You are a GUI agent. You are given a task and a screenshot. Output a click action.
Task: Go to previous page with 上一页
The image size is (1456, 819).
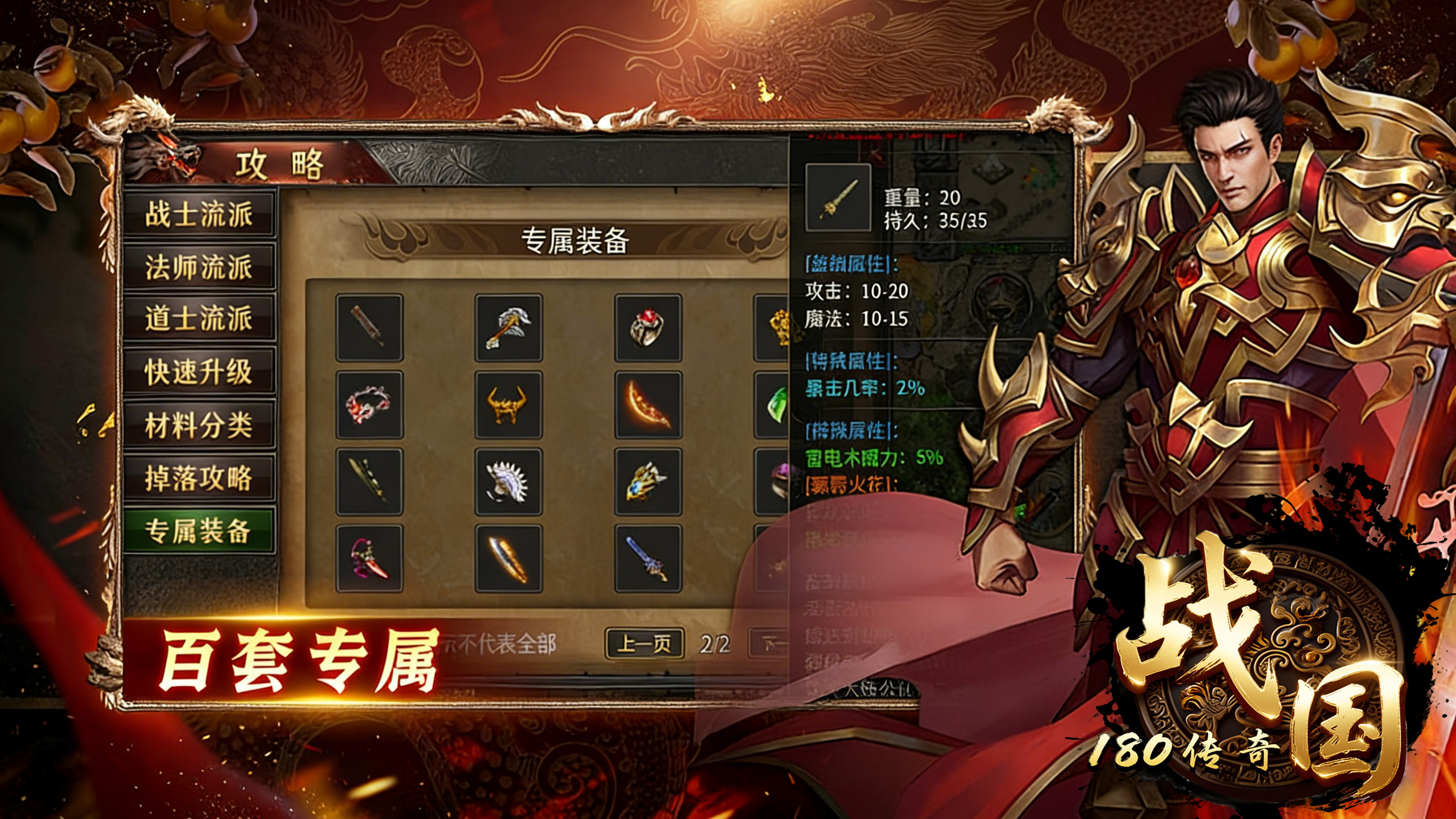pos(644,643)
